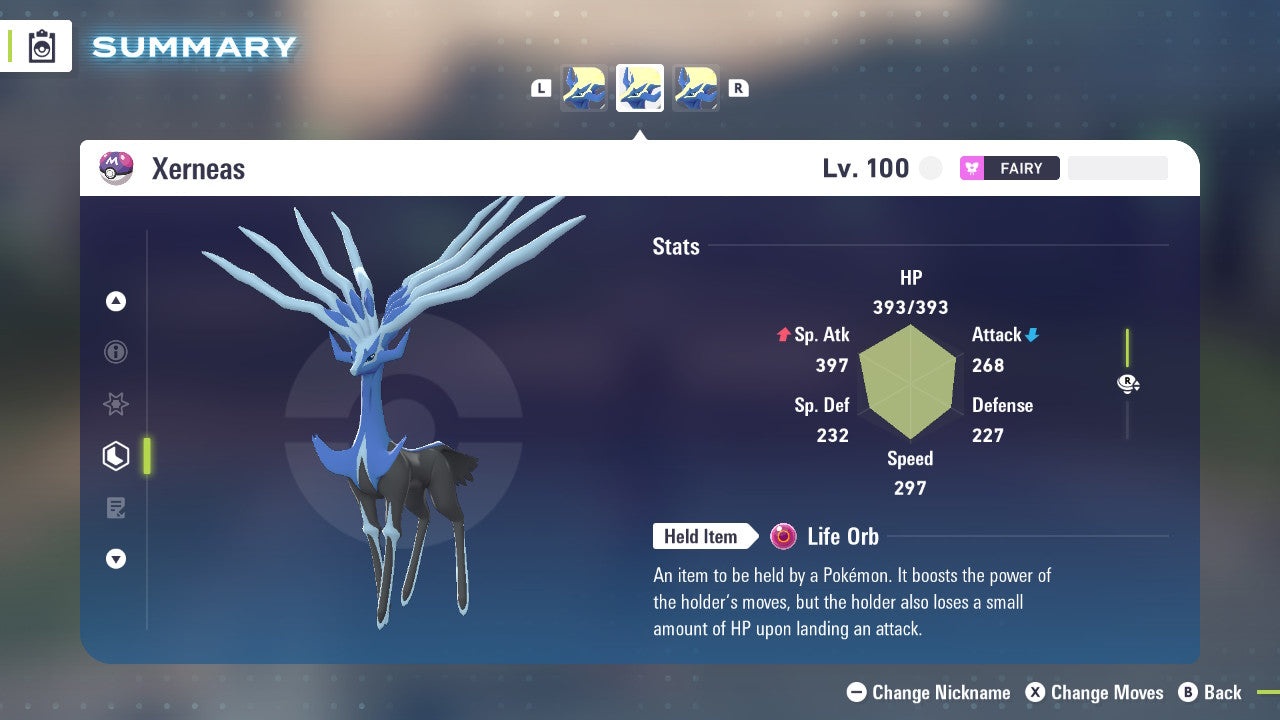Select the ribbons star icon in sidebar
Screen dimensions: 1280x720
[116, 404]
